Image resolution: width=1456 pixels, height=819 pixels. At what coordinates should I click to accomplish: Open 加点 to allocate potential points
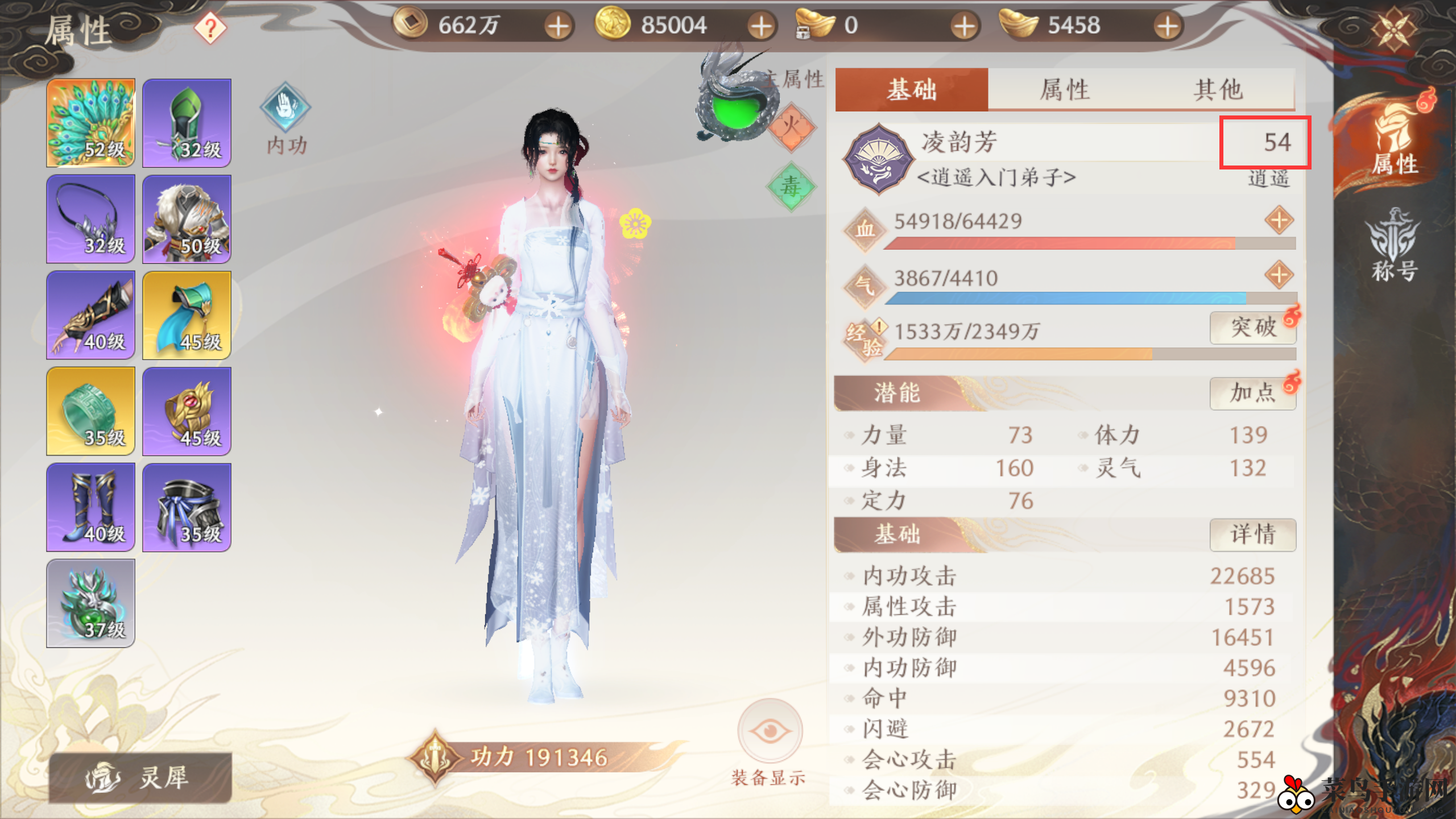pos(1253,393)
